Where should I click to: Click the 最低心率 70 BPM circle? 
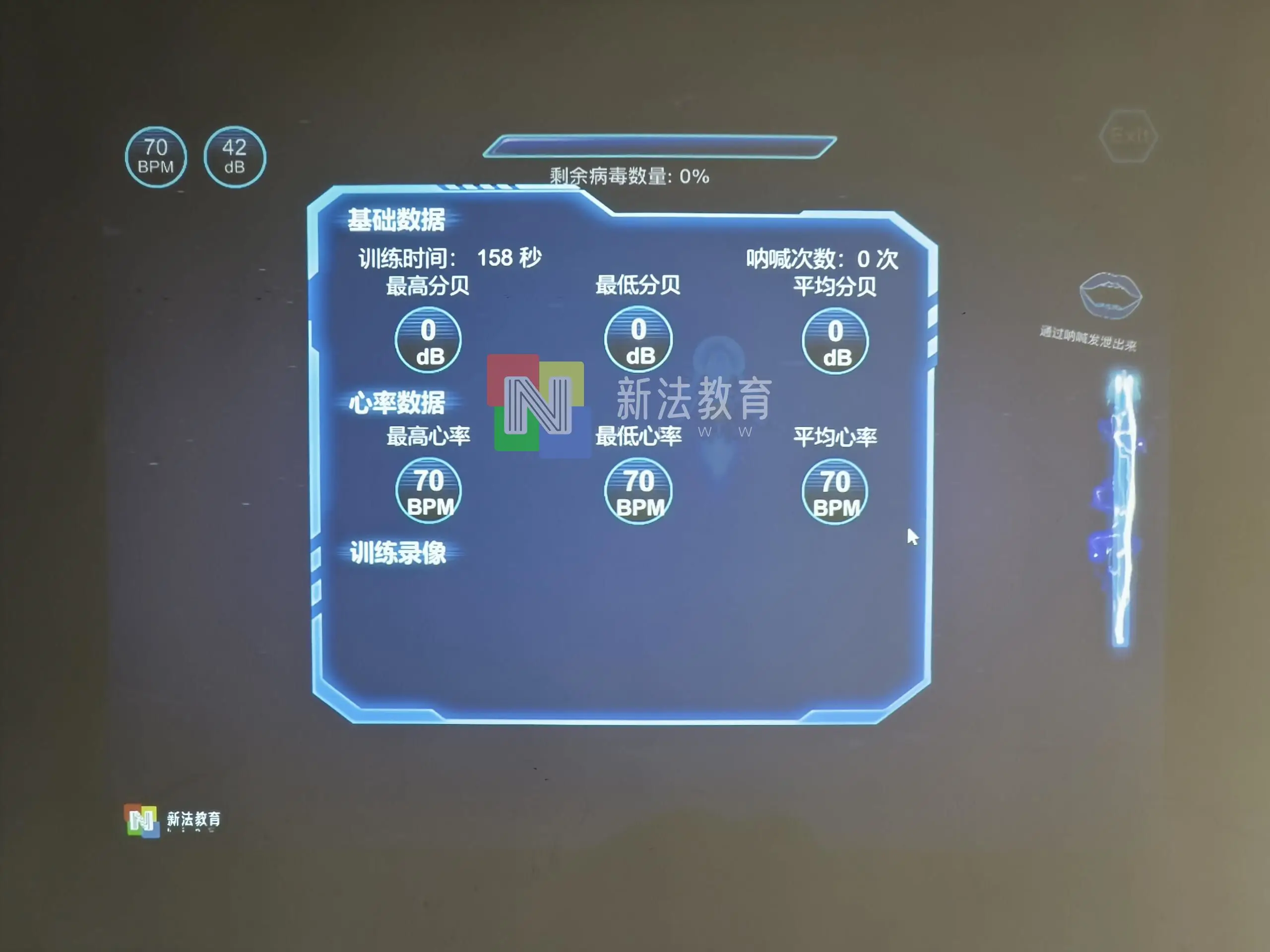pyautogui.click(x=637, y=492)
